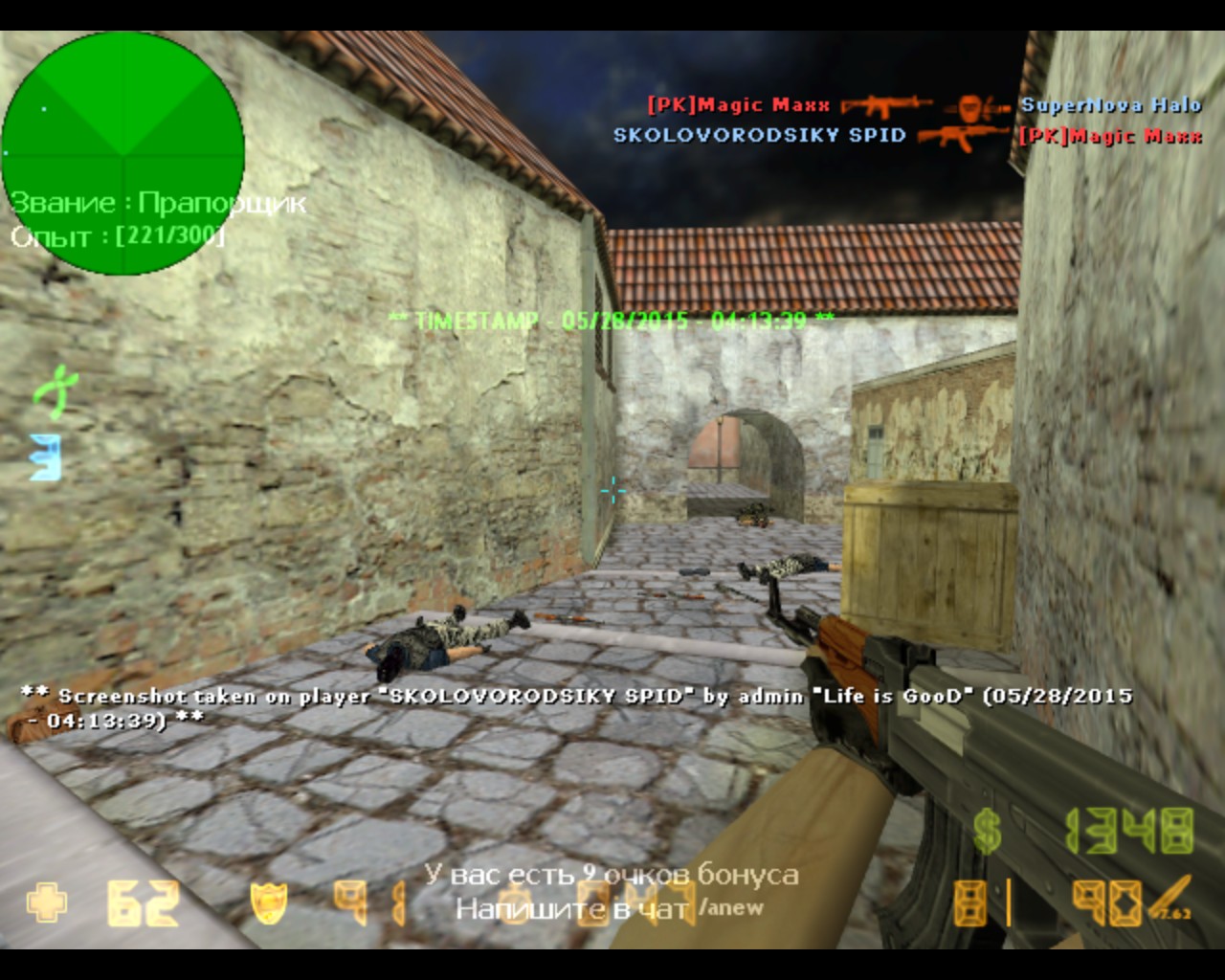Click the green crosshair at screen center

point(612,491)
